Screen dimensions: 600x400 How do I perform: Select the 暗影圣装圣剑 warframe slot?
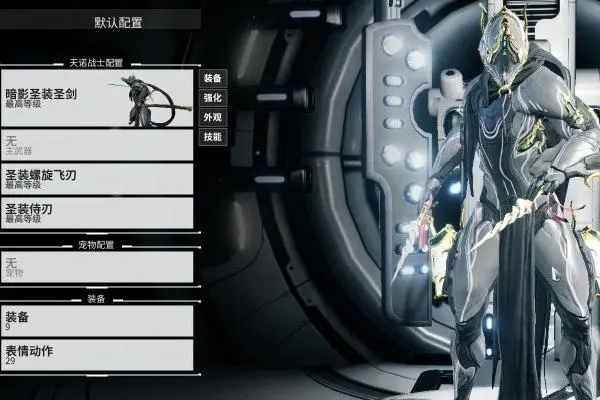[x=97, y=97]
